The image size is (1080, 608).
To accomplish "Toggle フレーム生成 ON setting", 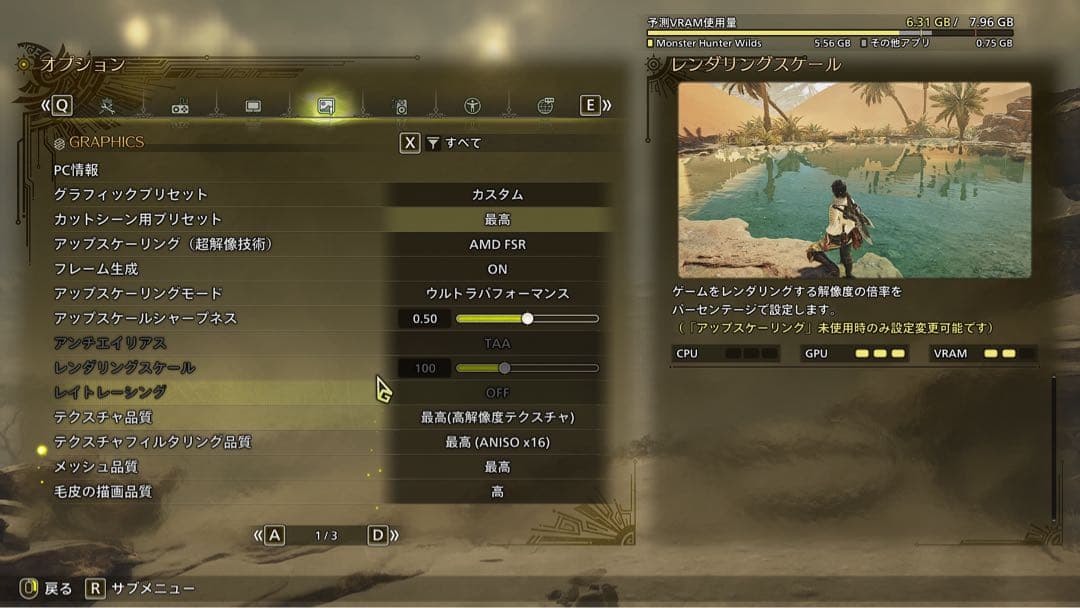I will pyautogui.click(x=497, y=269).
